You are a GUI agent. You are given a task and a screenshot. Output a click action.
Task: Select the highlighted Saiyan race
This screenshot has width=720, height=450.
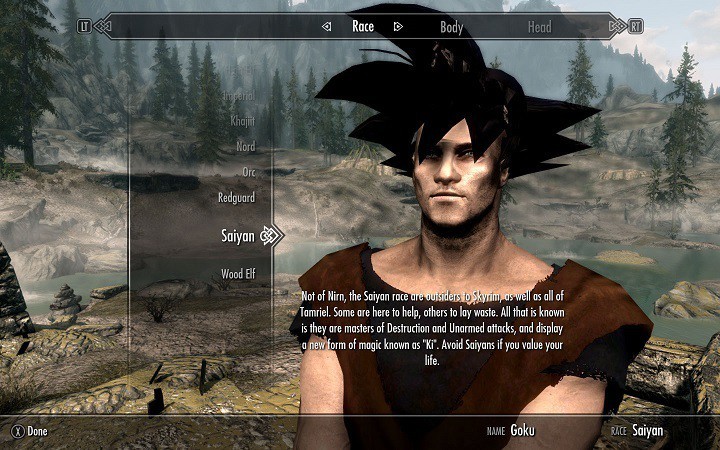click(237, 235)
